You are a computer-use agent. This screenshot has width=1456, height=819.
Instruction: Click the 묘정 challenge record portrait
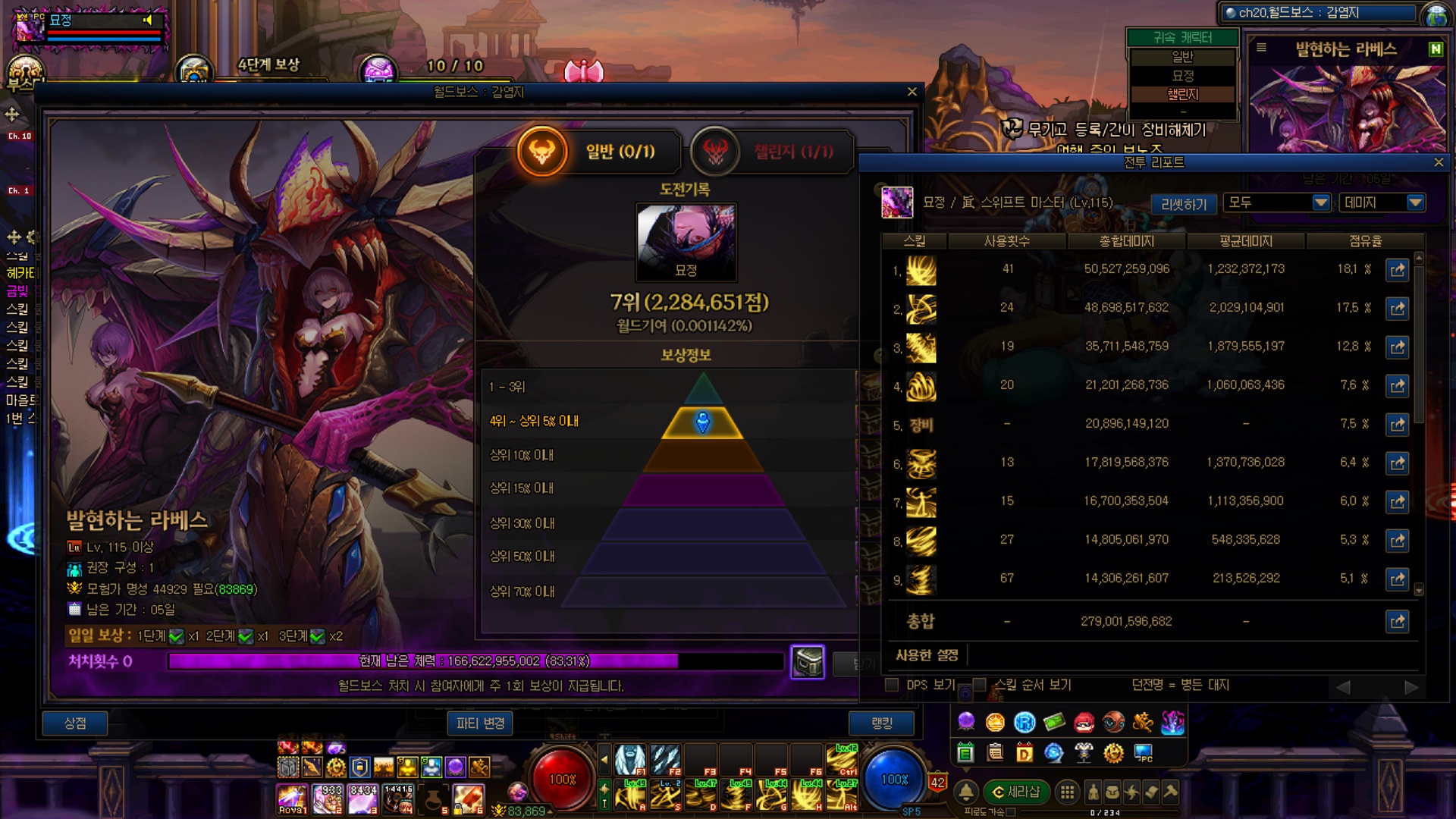pyautogui.click(x=686, y=241)
